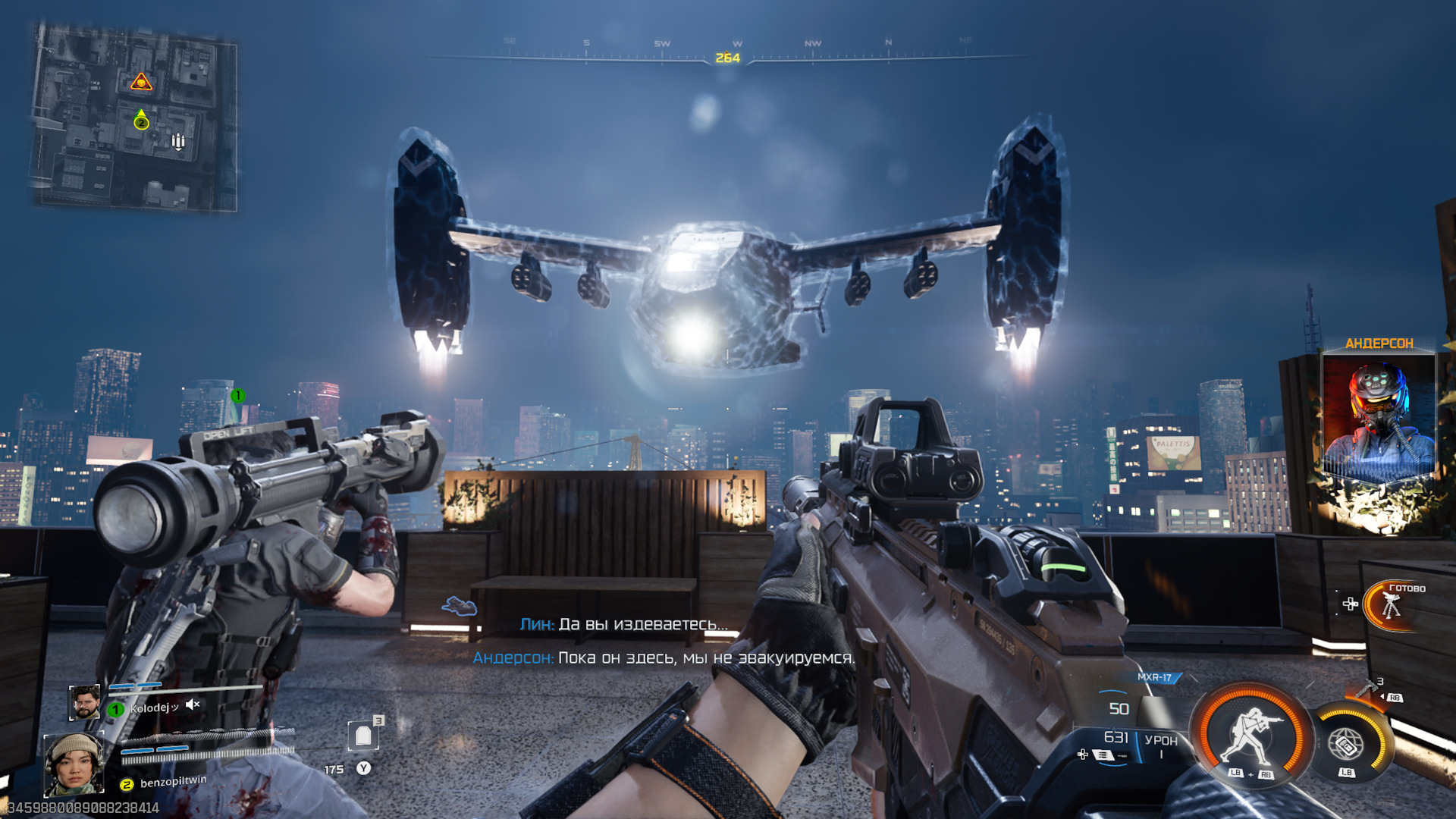This screenshot has width=1456, height=819.
Task: Toggle the muted speaker icon beside Kolodej
Action: tap(193, 704)
